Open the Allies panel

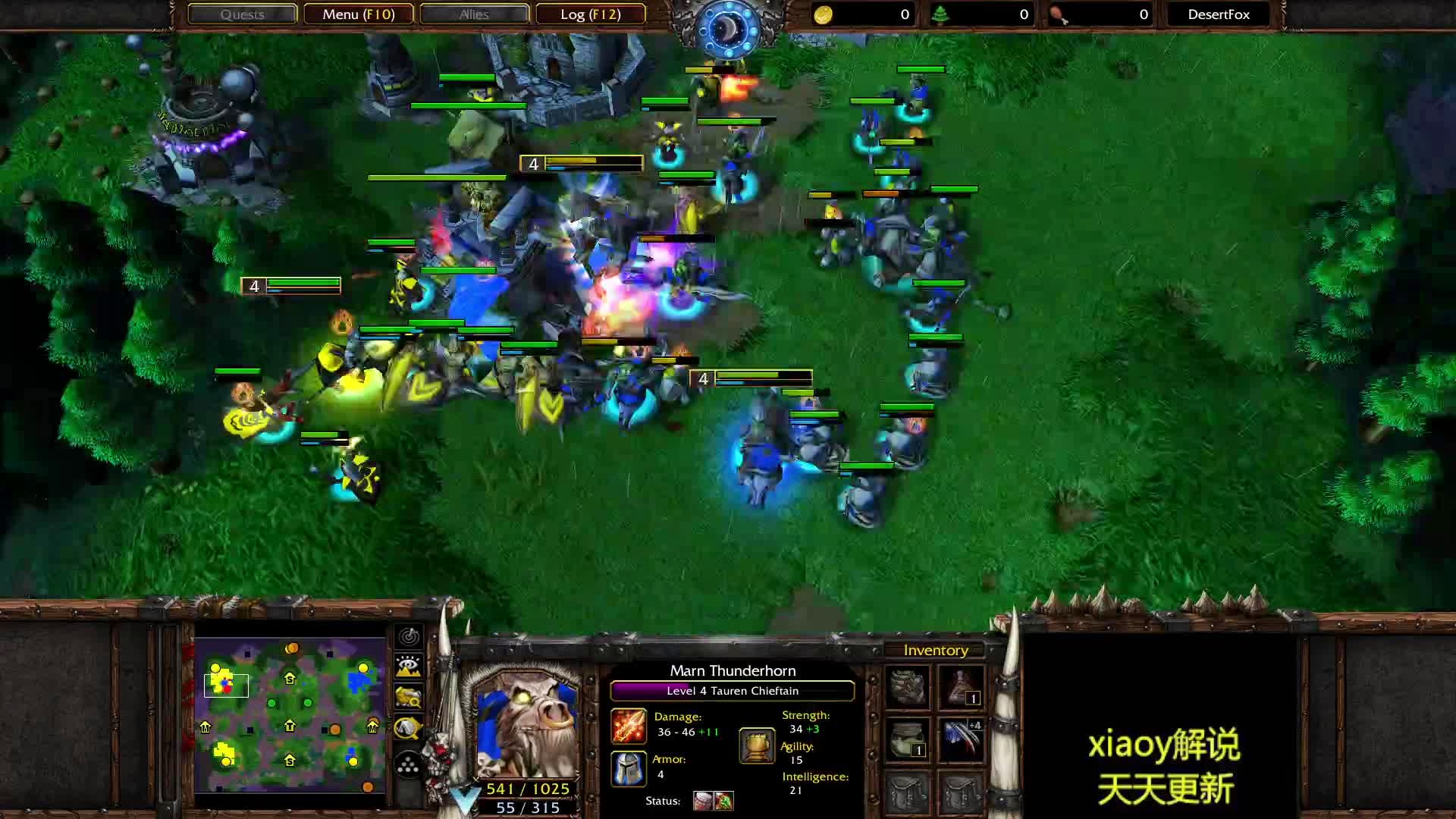click(474, 14)
